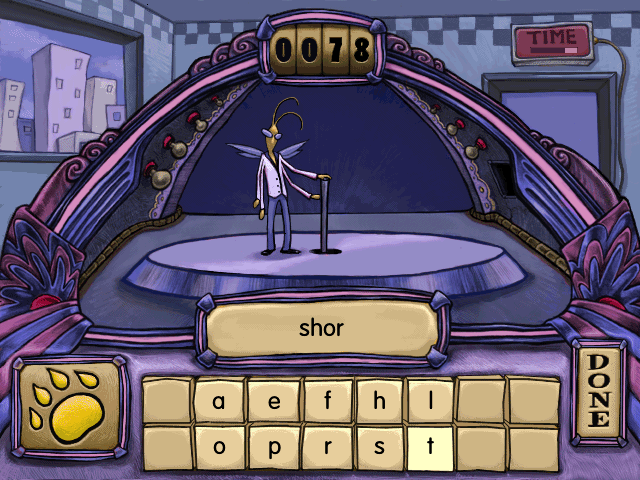The image size is (640, 480).
Task: Select the letter tile 'a'
Action: coord(219,401)
